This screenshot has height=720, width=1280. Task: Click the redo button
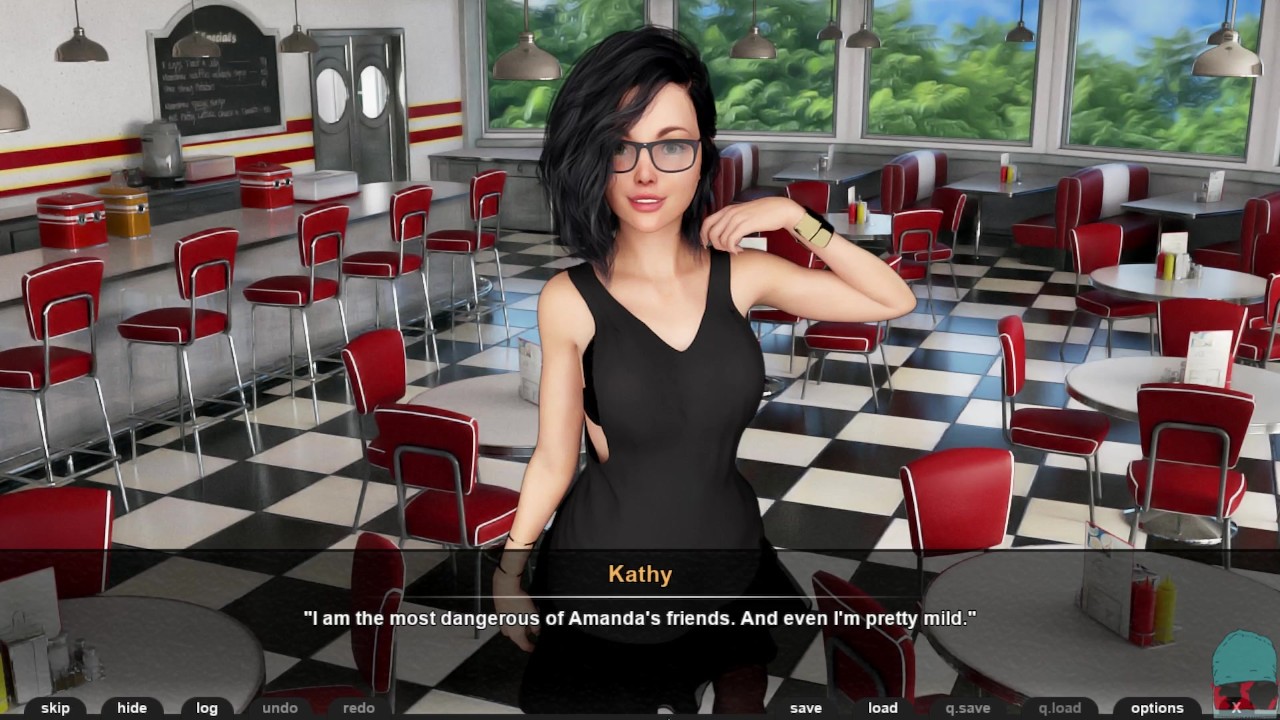point(358,708)
